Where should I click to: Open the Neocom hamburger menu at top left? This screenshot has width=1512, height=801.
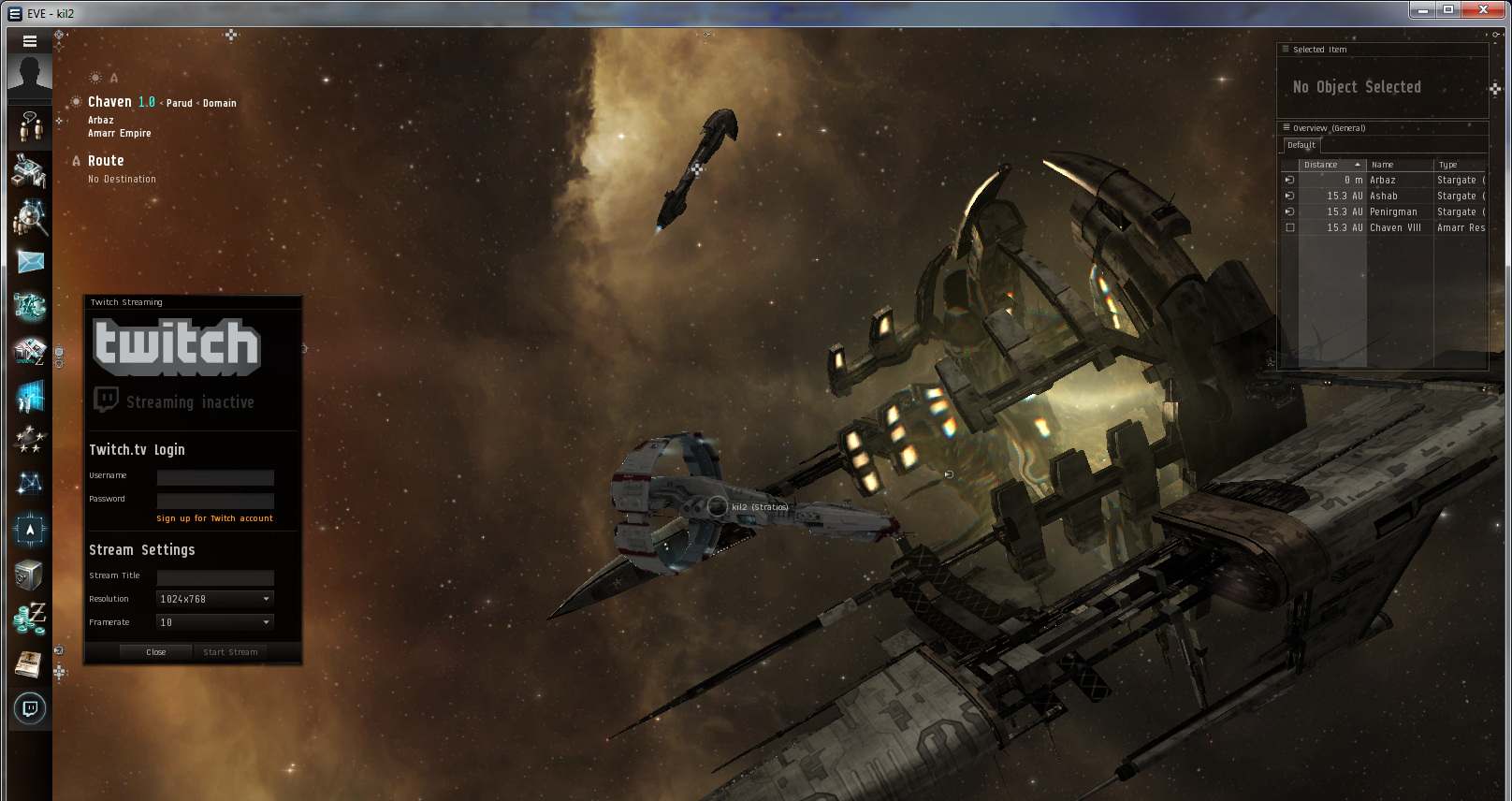coord(29,41)
